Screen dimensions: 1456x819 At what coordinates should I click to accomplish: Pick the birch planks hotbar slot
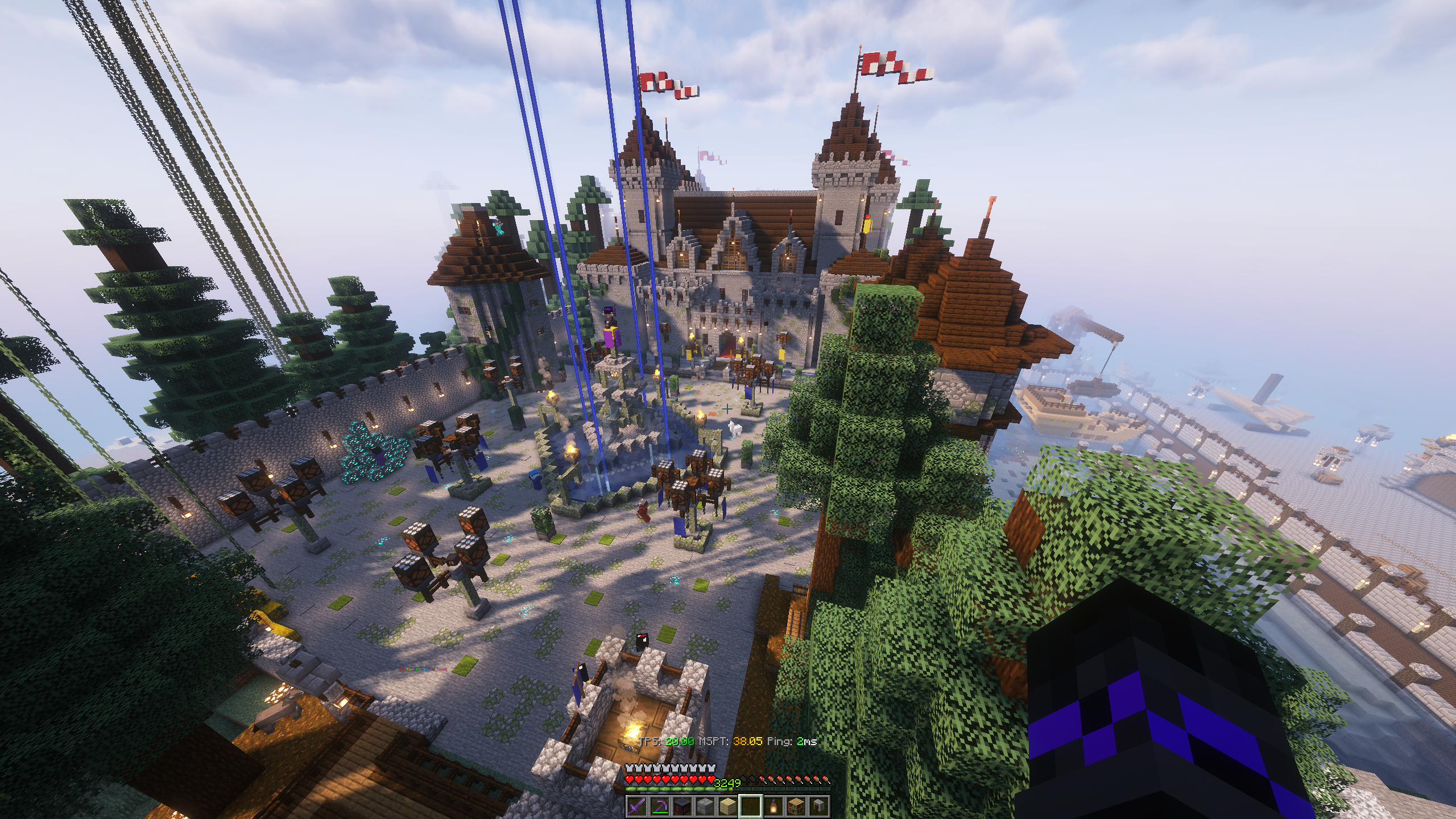(728, 806)
